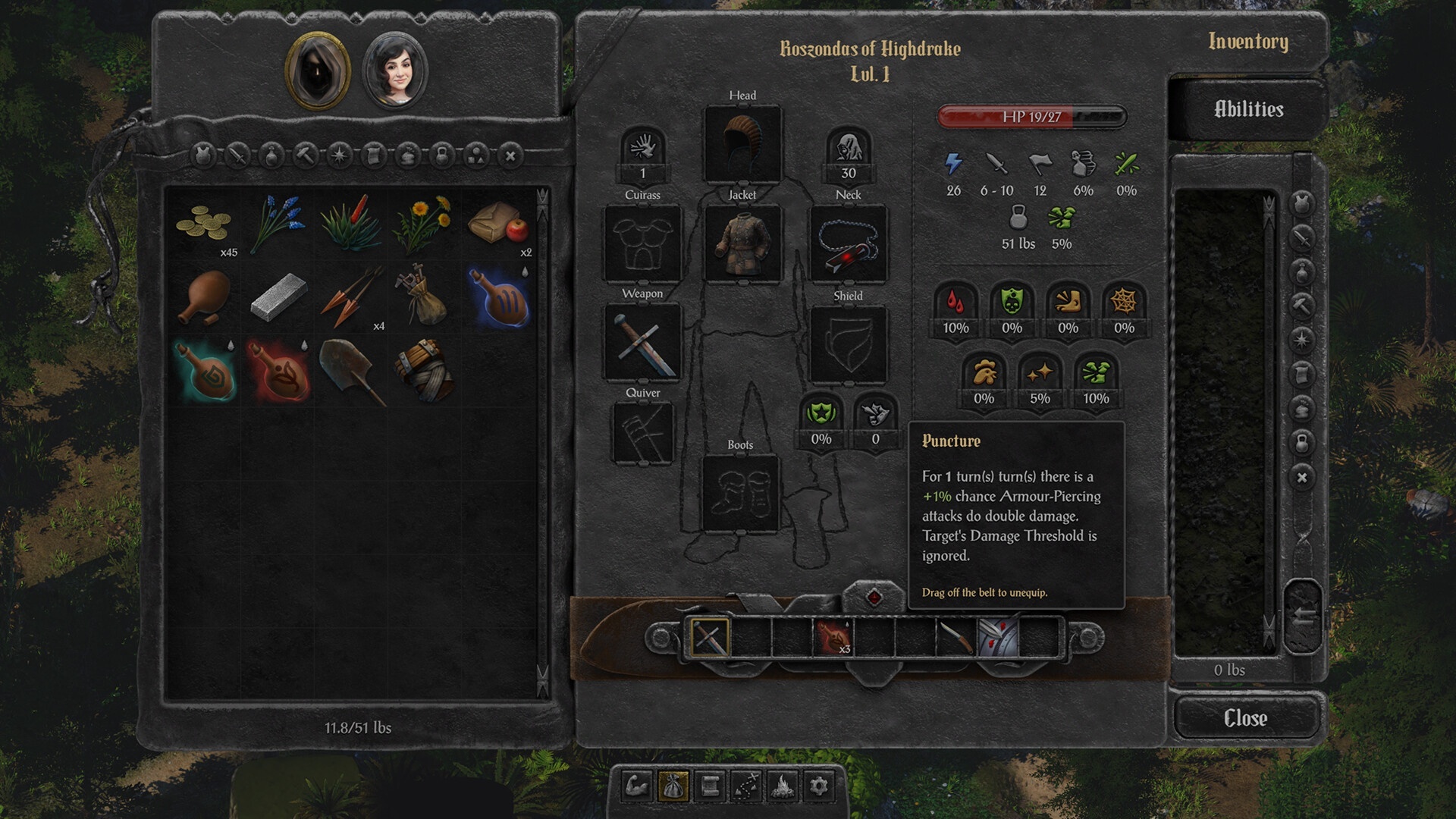
Task: Open the gear settings icon
Action: pyautogui.click(x=819, y=786)
